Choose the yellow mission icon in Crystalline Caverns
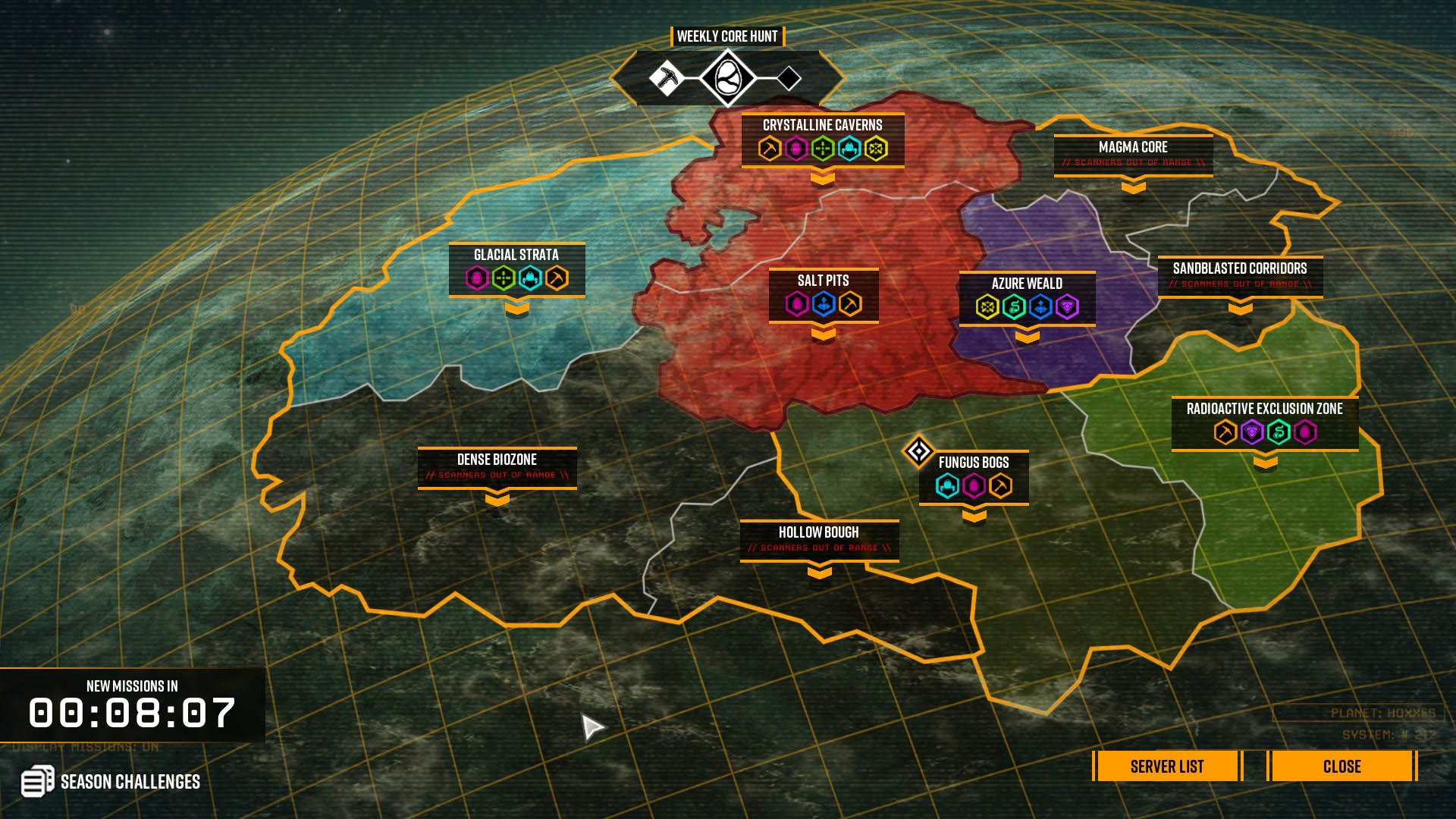 coord(876,149)
